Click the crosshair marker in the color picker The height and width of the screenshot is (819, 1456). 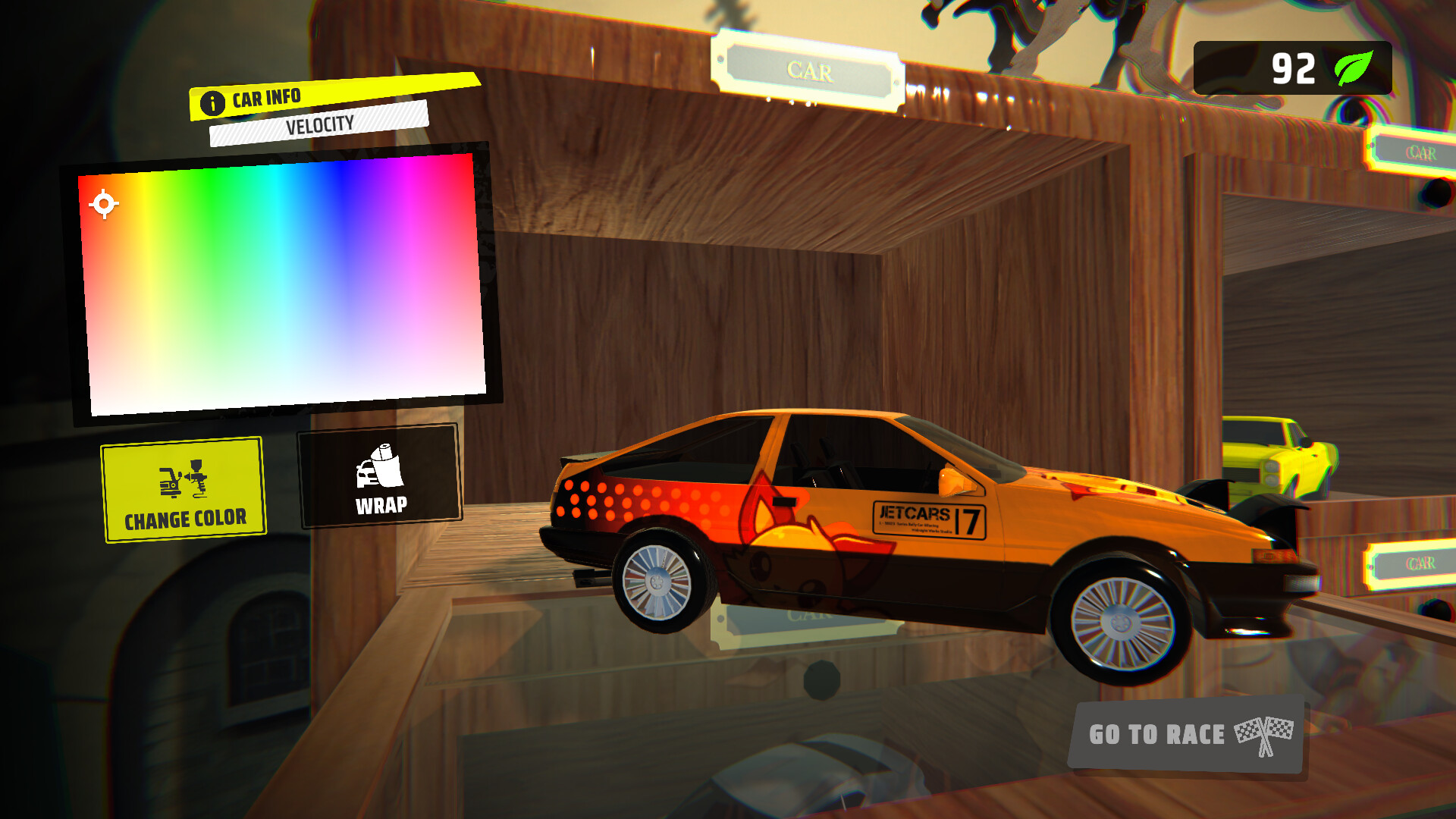(102, 202)
